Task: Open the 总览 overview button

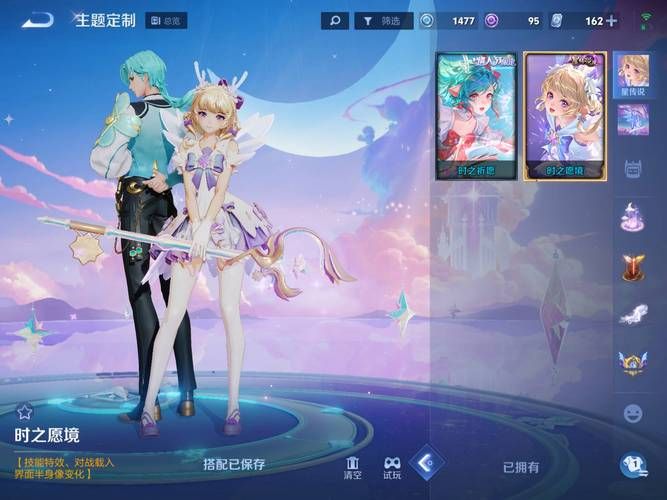Action: click(x=167, y=20)
